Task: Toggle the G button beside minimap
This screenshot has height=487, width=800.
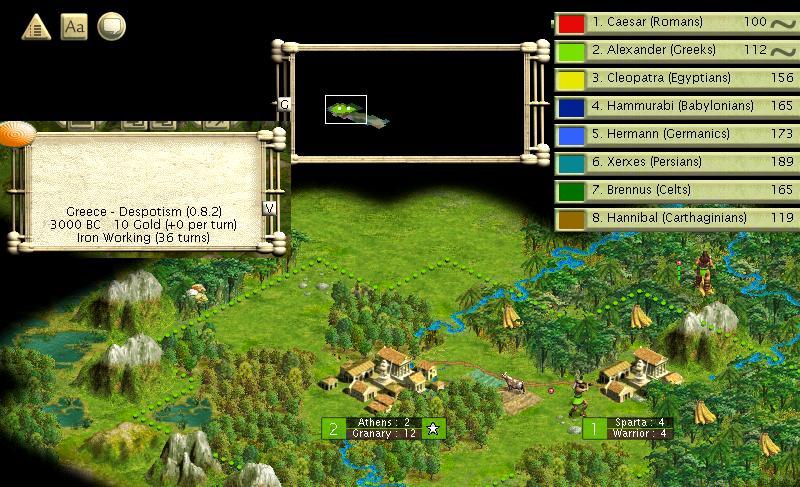Action: (284, 104)
